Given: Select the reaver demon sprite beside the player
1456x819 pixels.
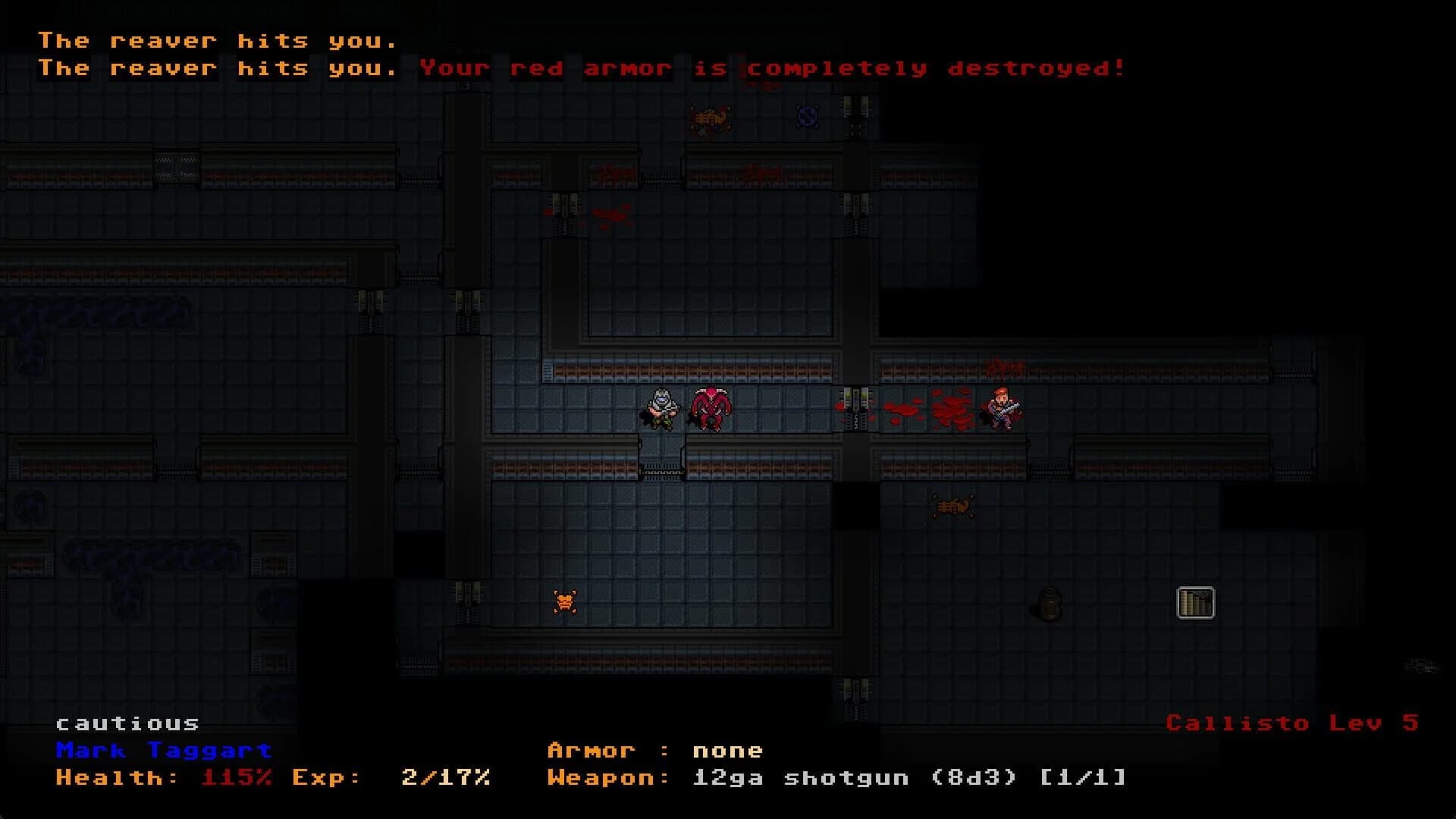Looking at the screenshot, I should click(x=711, y=408).
